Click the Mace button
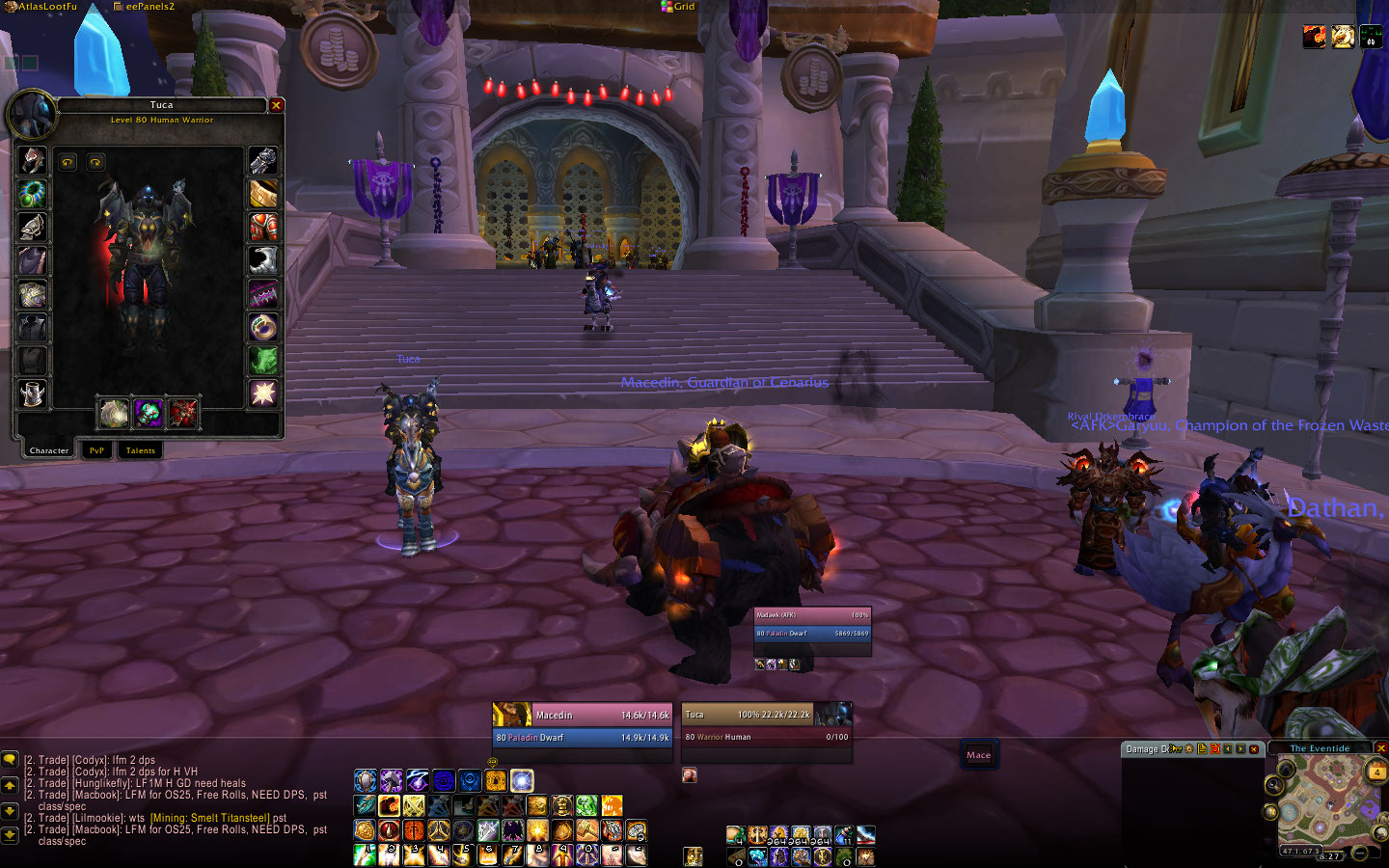 pos(978,755)
